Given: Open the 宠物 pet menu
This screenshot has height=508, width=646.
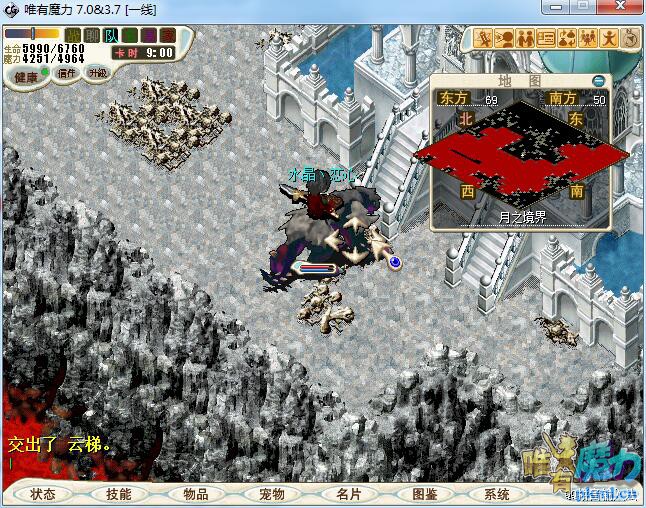Looking at the screenshot, I should tap(272, 494).
